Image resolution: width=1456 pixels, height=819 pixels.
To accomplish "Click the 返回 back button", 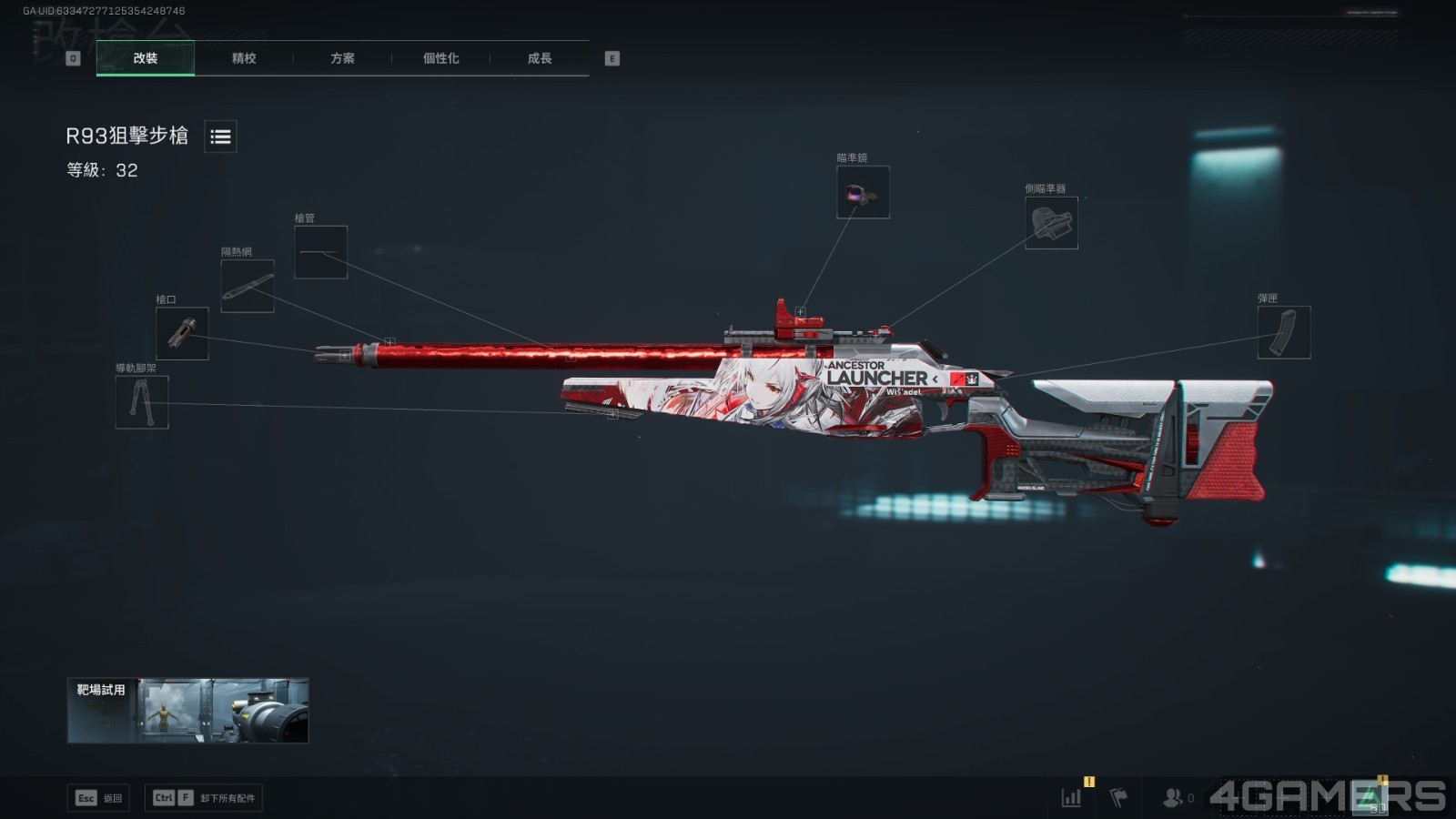I will click(98, 798).
